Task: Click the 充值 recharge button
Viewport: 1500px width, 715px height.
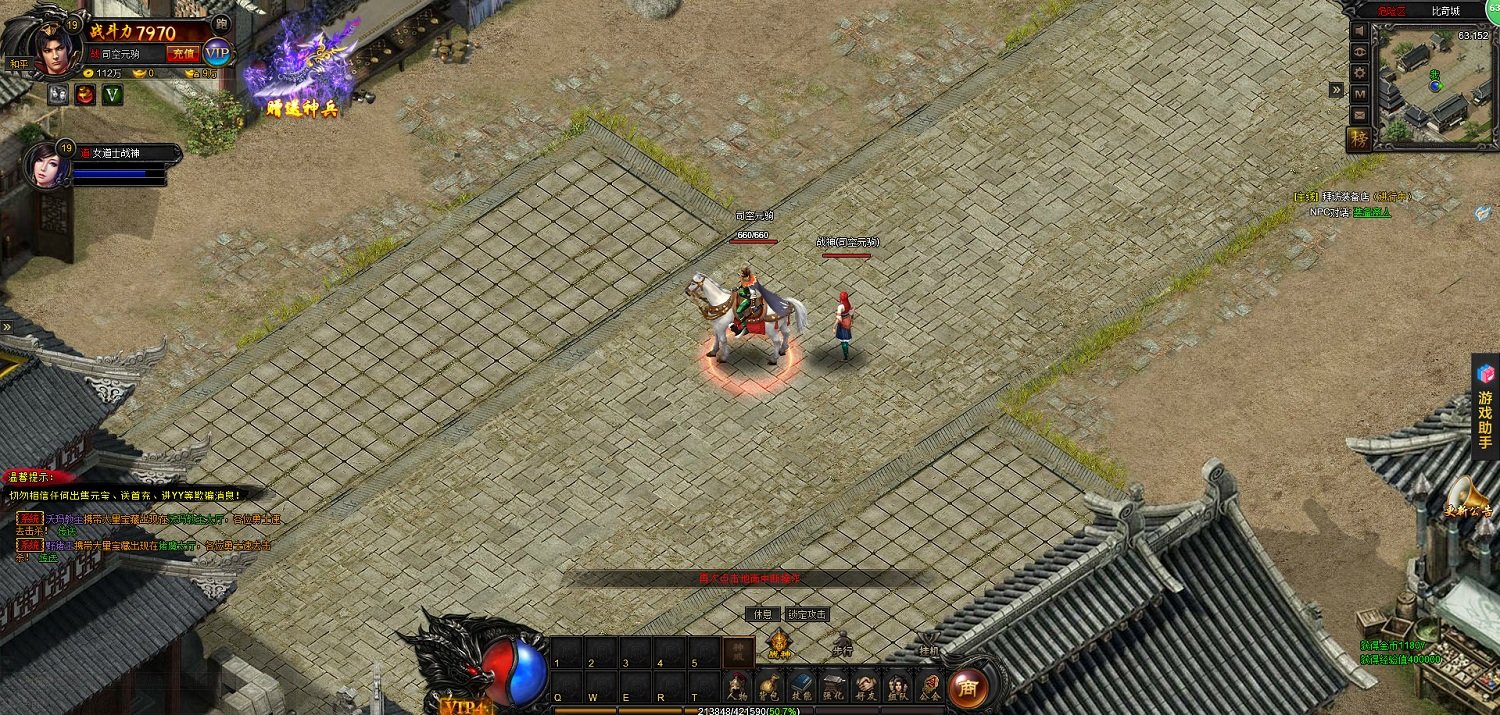Action: [183, 54]
